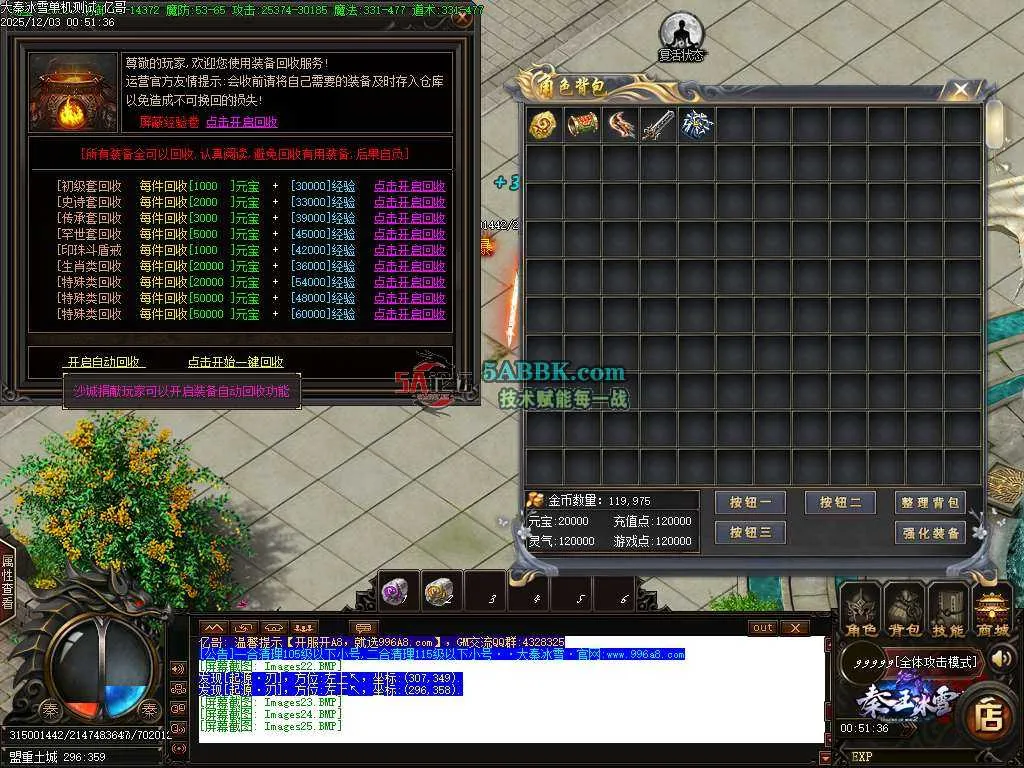
Task: Open the 属性查看 attribute view tab
Action: tap(7, 582)
